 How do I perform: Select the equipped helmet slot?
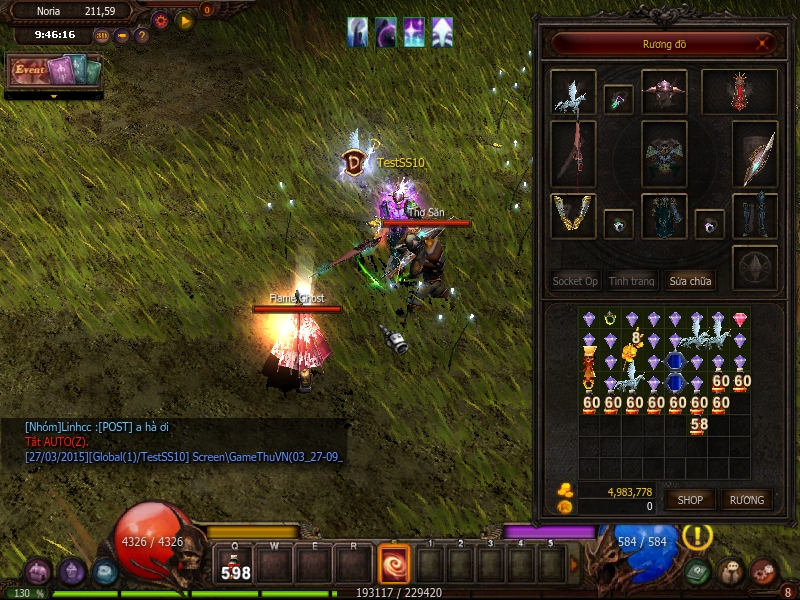664,91
